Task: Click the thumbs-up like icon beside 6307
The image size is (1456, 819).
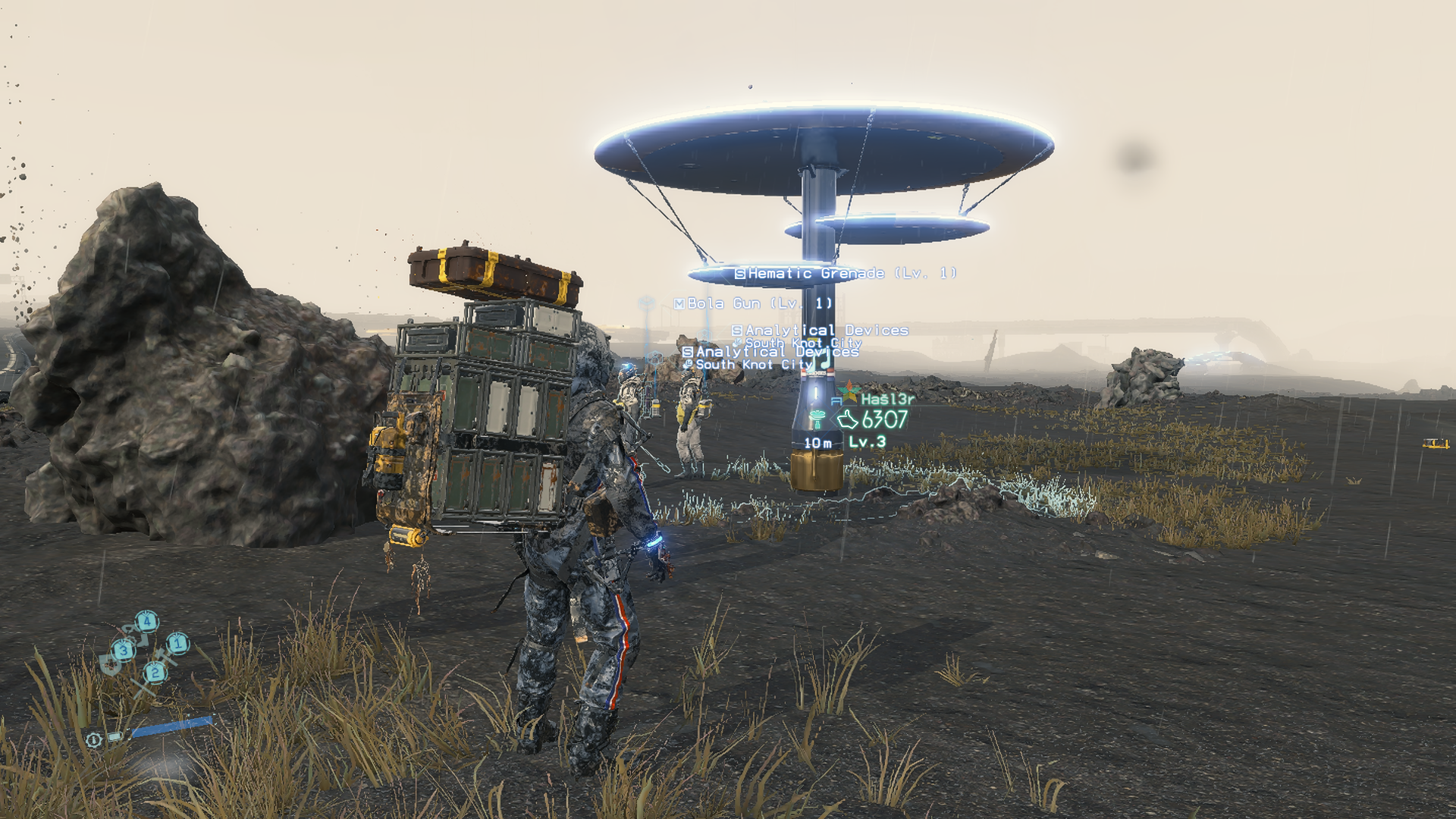Action: click(847, 419)
